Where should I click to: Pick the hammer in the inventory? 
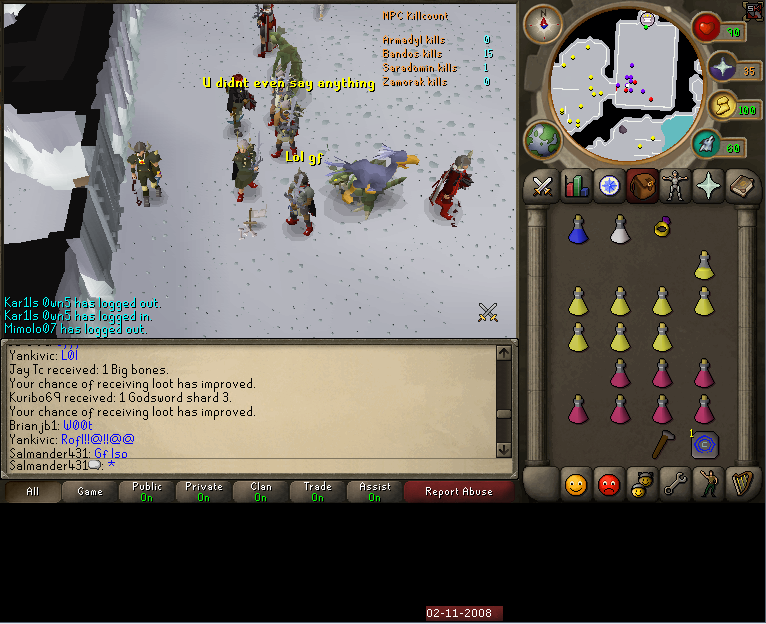pyautogui.click(x=662, y=443)
